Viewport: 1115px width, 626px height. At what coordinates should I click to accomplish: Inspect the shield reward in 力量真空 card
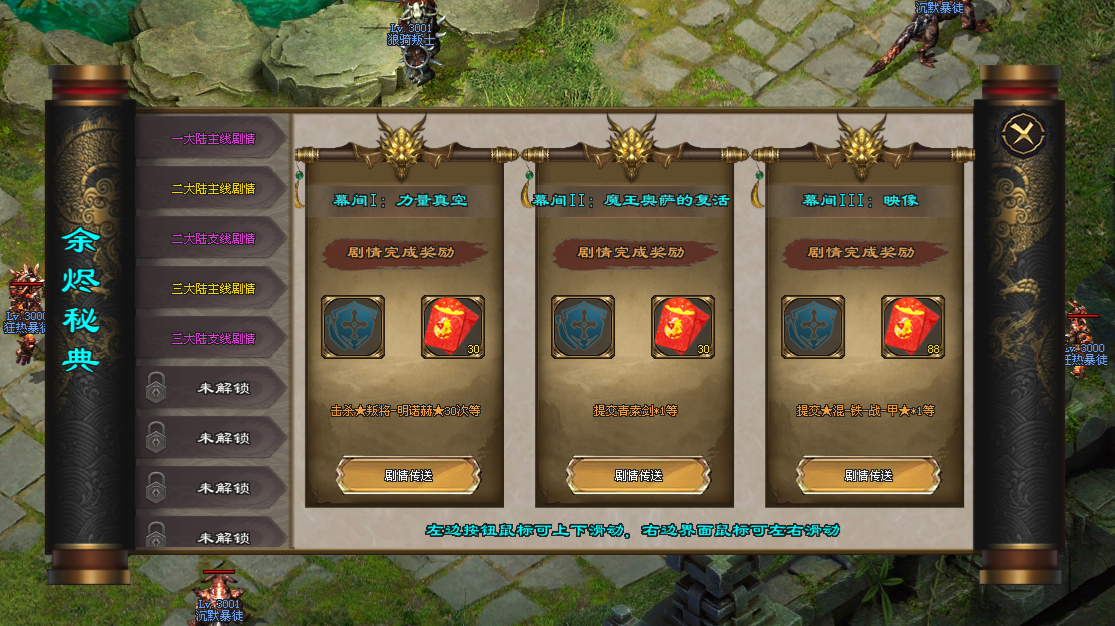point(353,327)
